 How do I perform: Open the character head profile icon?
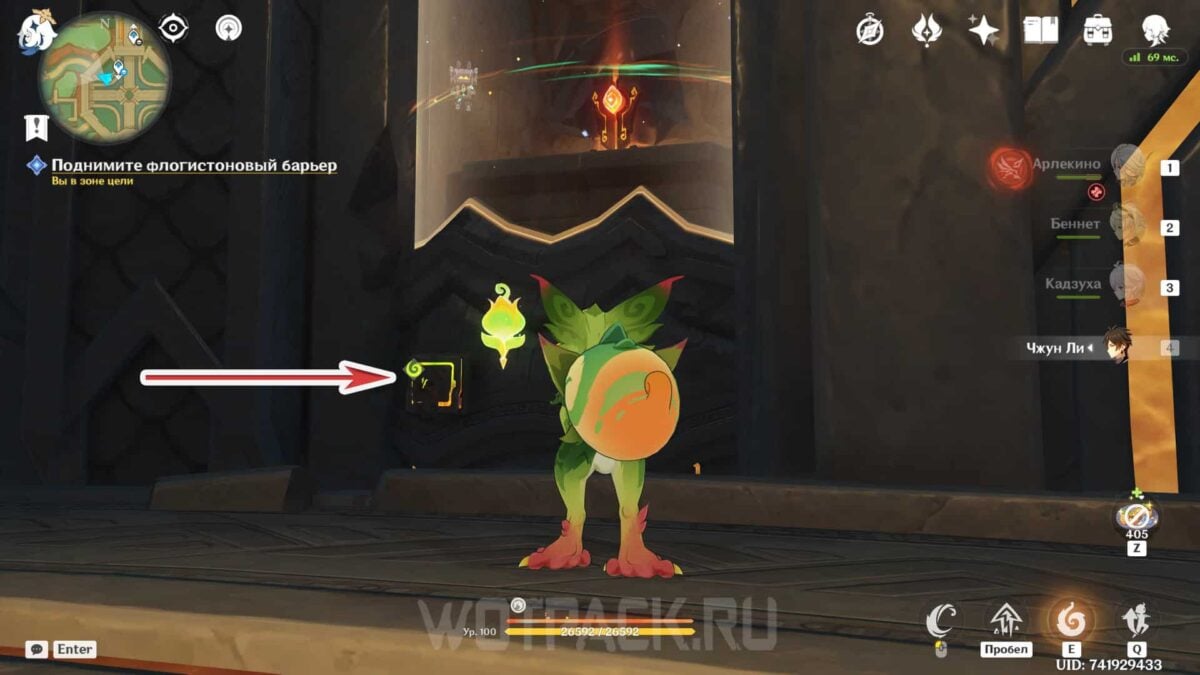click(x=1156, y=29)
